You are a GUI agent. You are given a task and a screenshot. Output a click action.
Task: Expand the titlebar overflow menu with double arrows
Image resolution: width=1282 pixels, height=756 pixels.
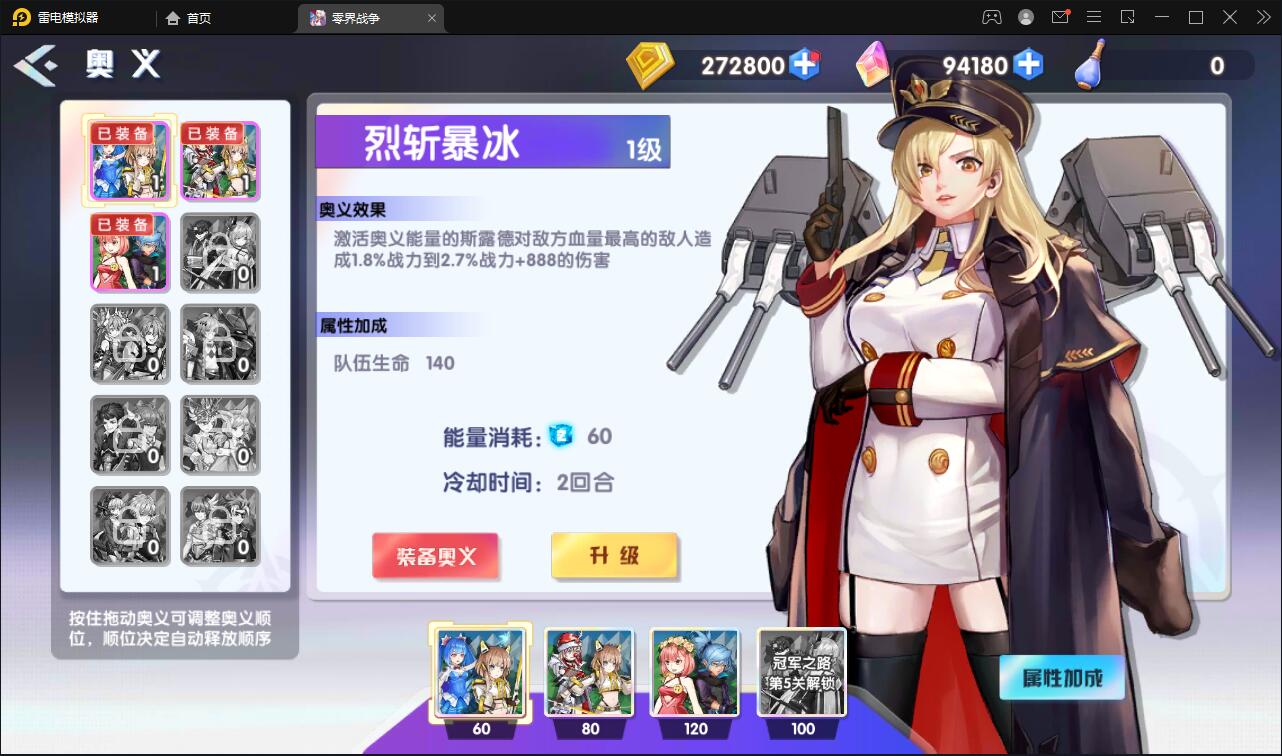(1261, 17)
